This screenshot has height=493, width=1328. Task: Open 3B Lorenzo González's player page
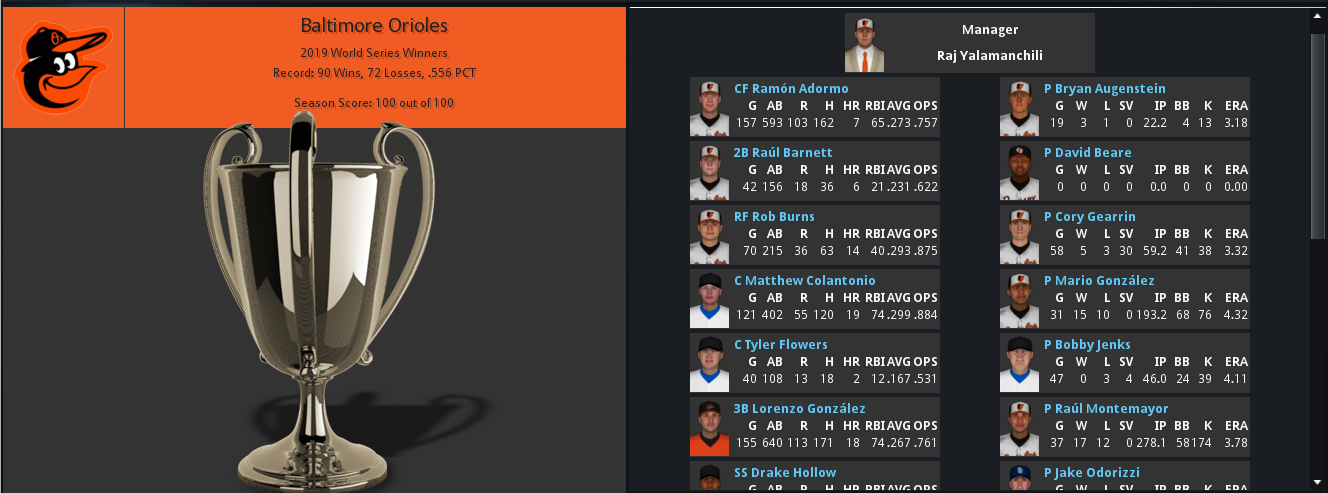[798, 408]
